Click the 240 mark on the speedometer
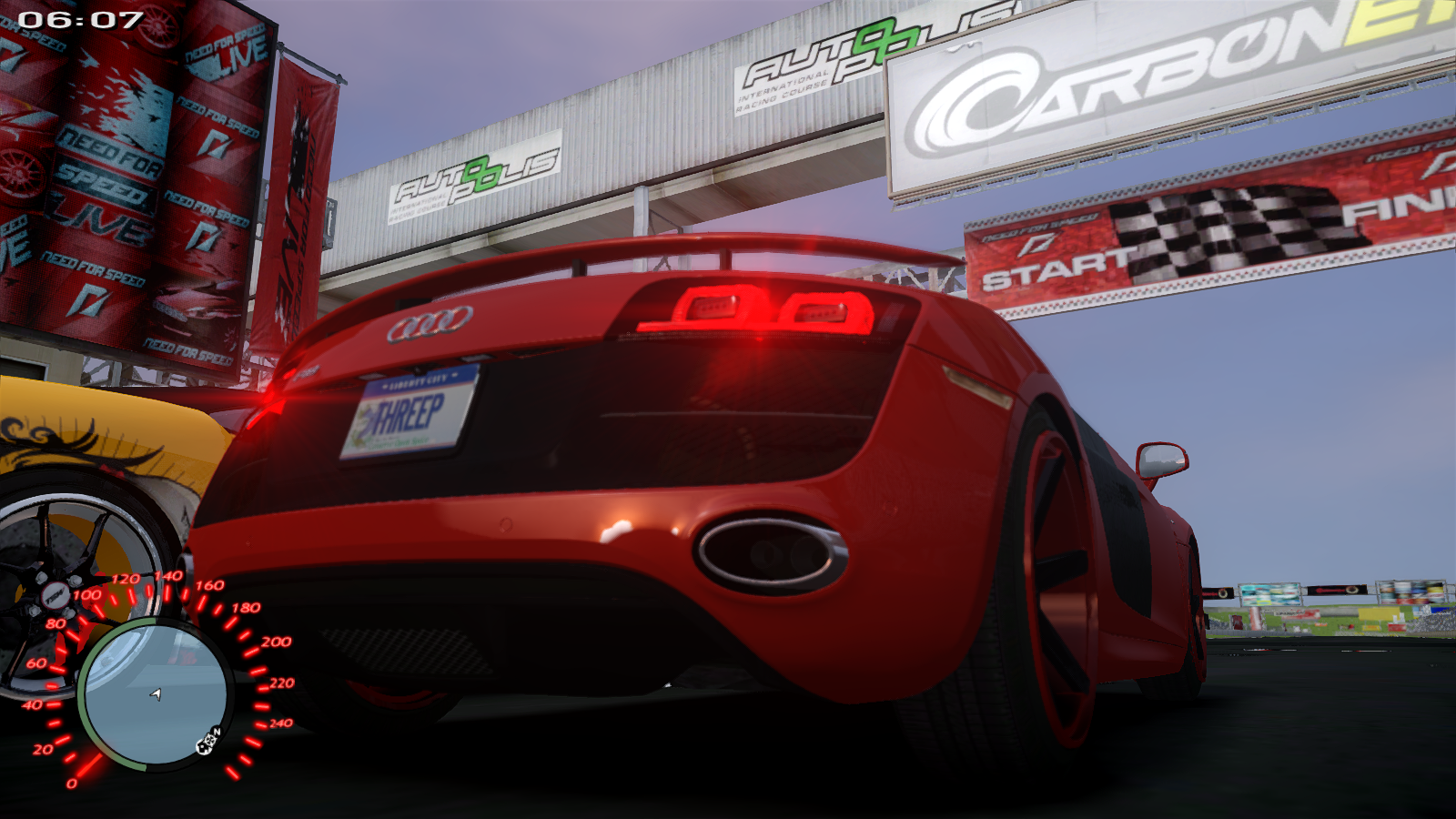Image resolution: width=1456 pixels, height=819 pixels. point(282,723)
